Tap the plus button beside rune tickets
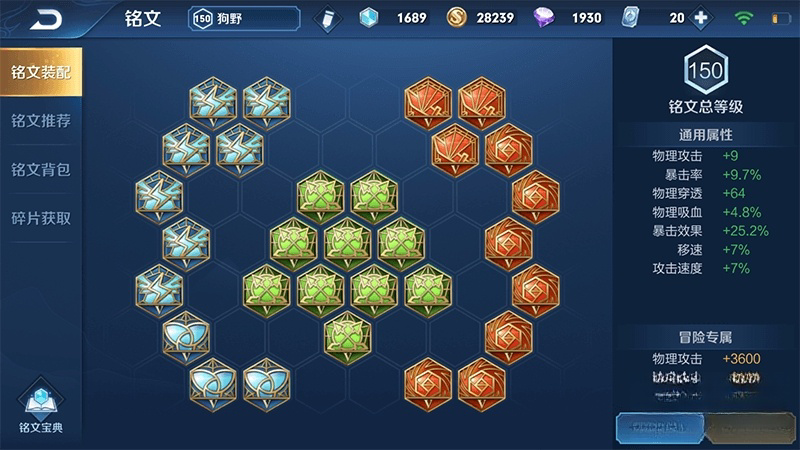 pos(701,18)
